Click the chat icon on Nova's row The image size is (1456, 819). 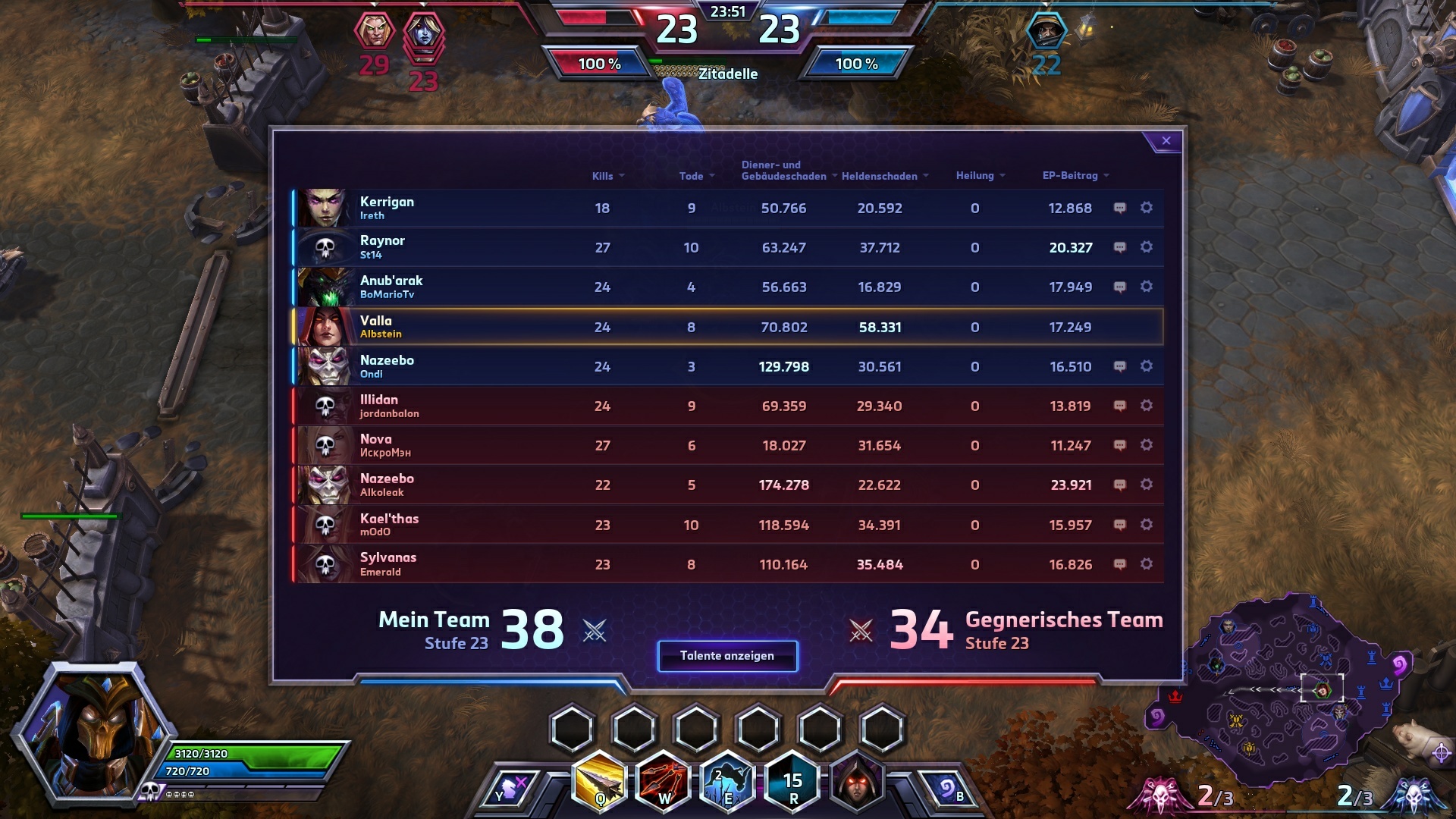click(1119, 445)
